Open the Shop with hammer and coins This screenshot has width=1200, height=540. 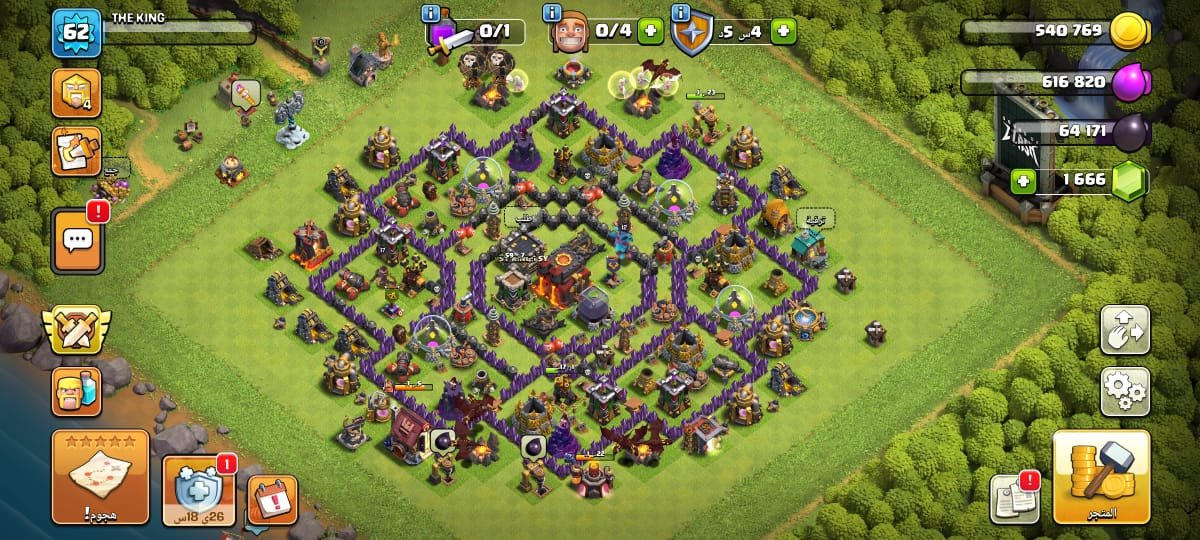point(1101,477)
